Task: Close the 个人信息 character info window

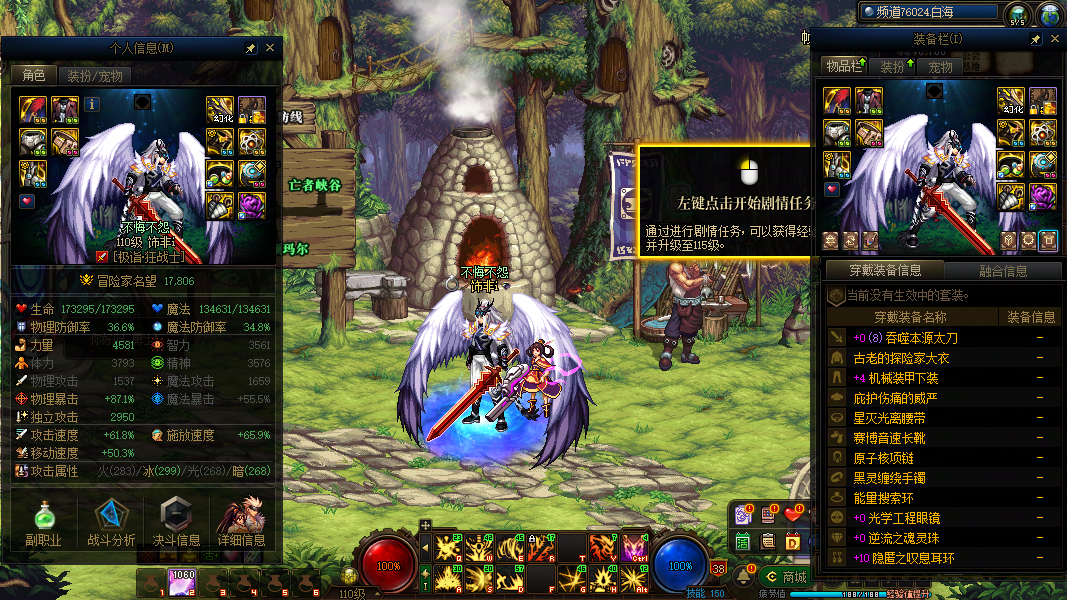Action: (x=270, y=48)
